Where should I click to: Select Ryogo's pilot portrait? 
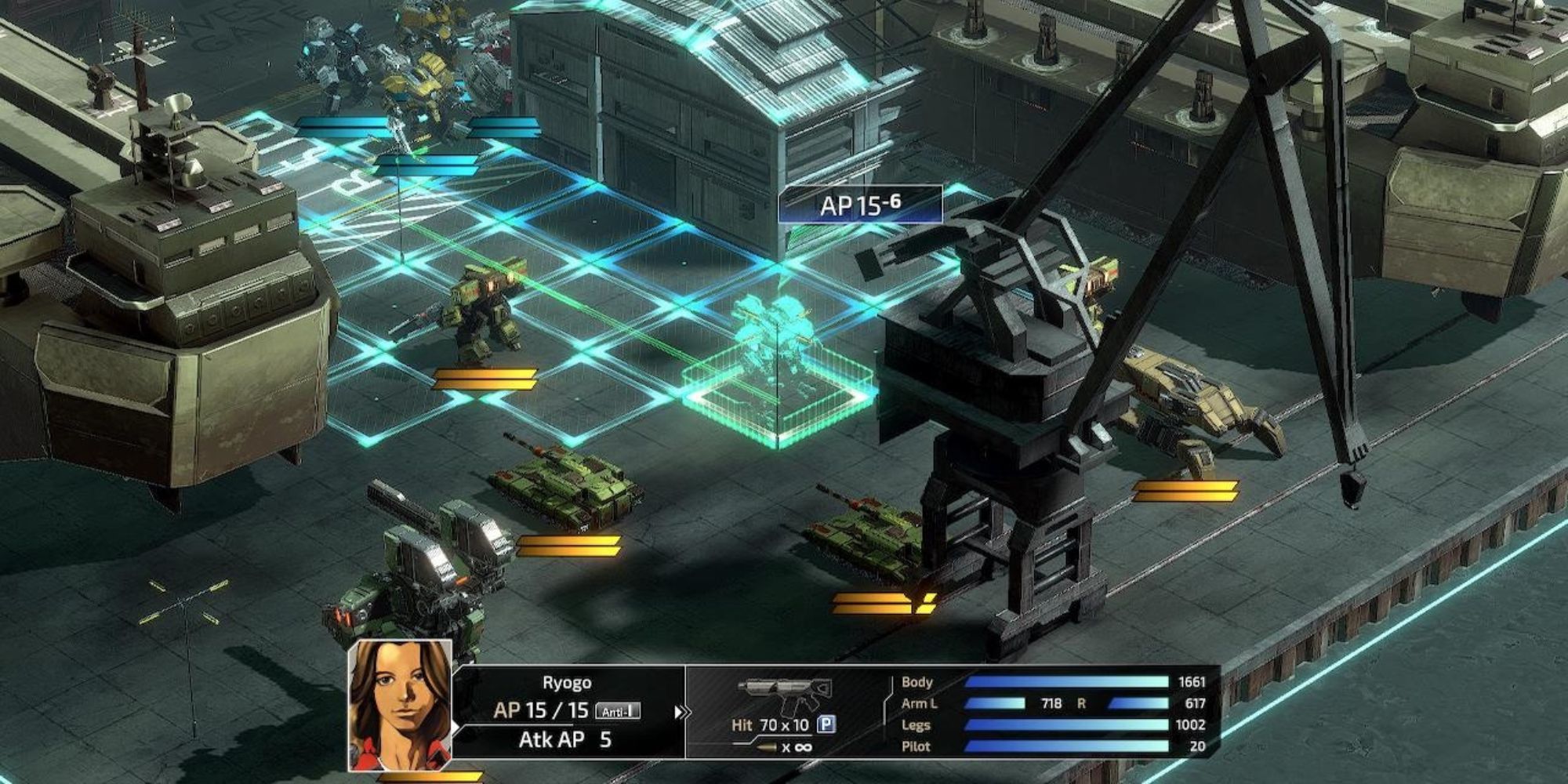click(x=401, y=705)
